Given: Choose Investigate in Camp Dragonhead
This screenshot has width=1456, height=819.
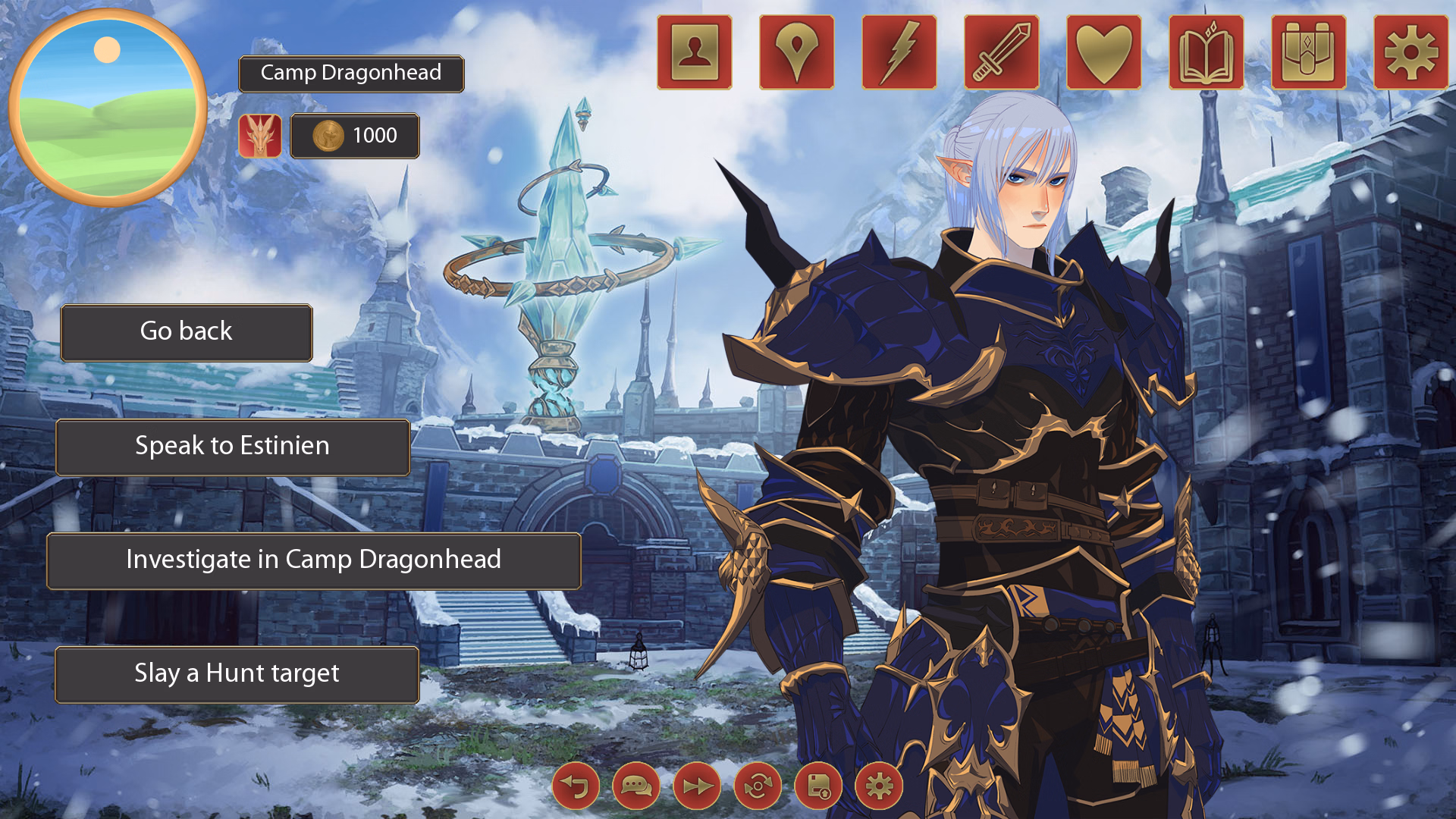Looking at the screenshot, I should point(313,560).
